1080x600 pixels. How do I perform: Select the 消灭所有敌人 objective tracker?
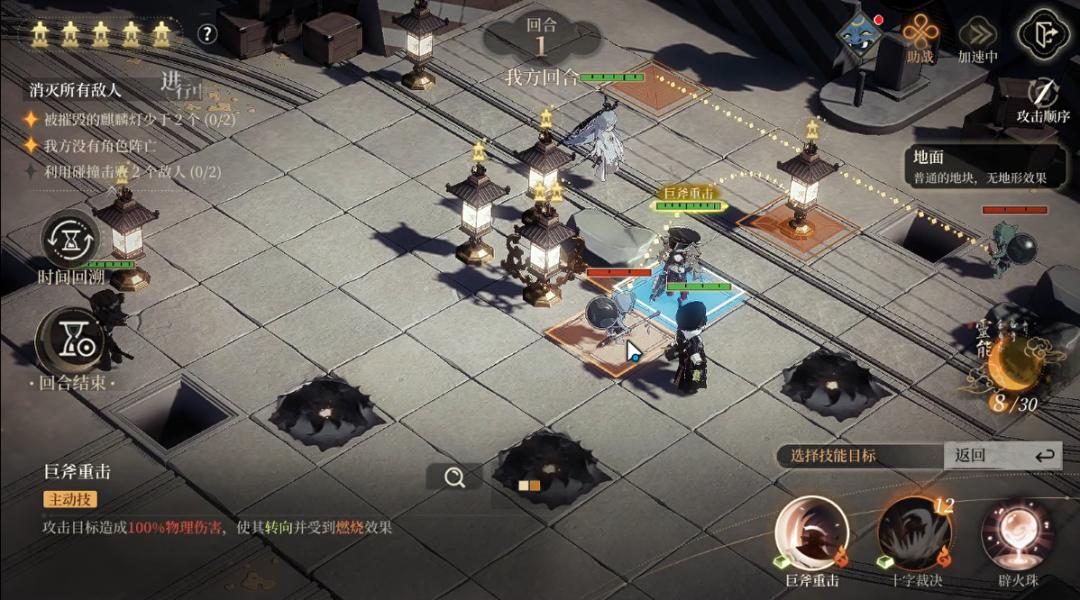(76, 90)
